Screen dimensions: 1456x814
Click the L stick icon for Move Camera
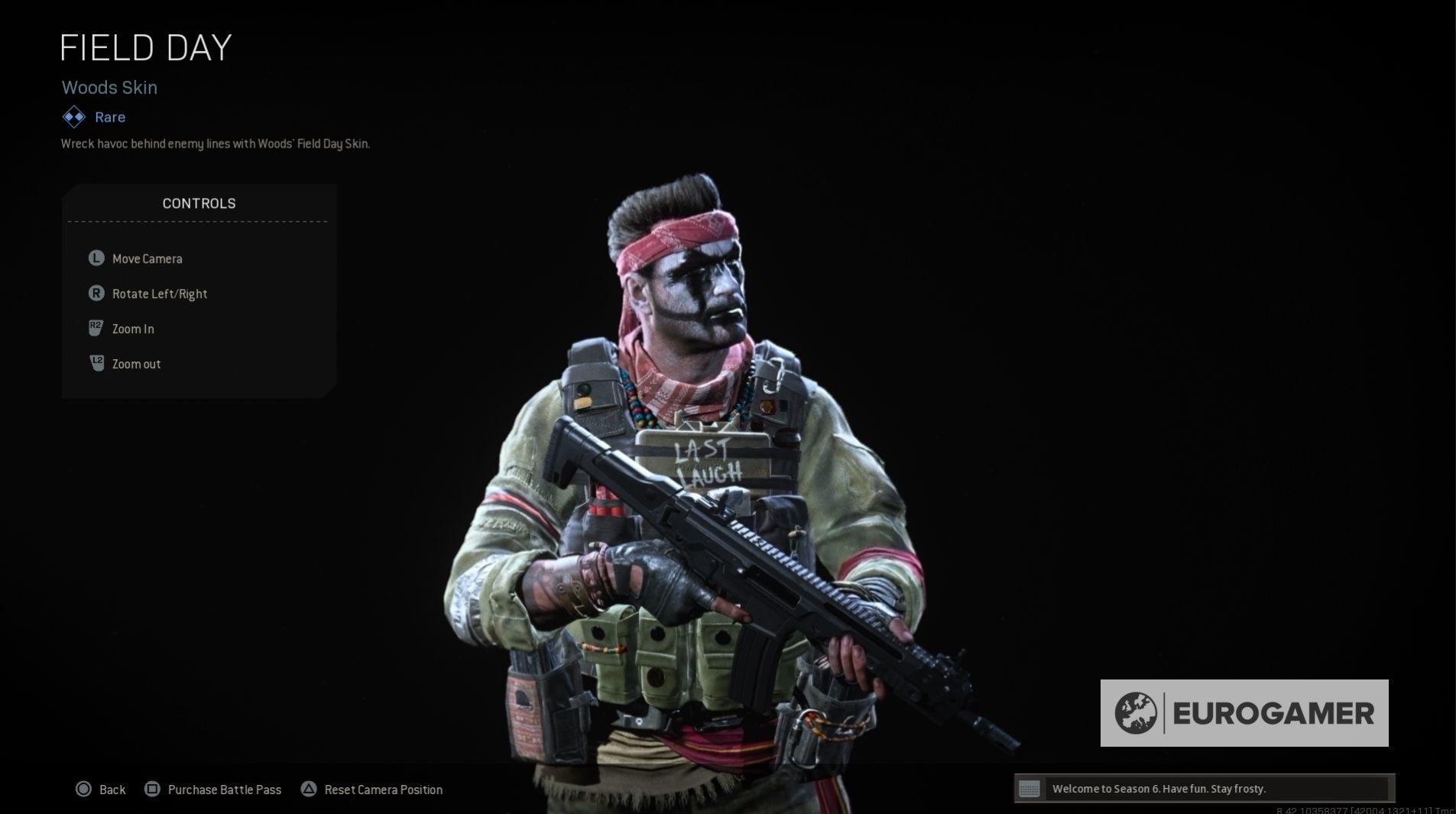(x=95, y=258)
